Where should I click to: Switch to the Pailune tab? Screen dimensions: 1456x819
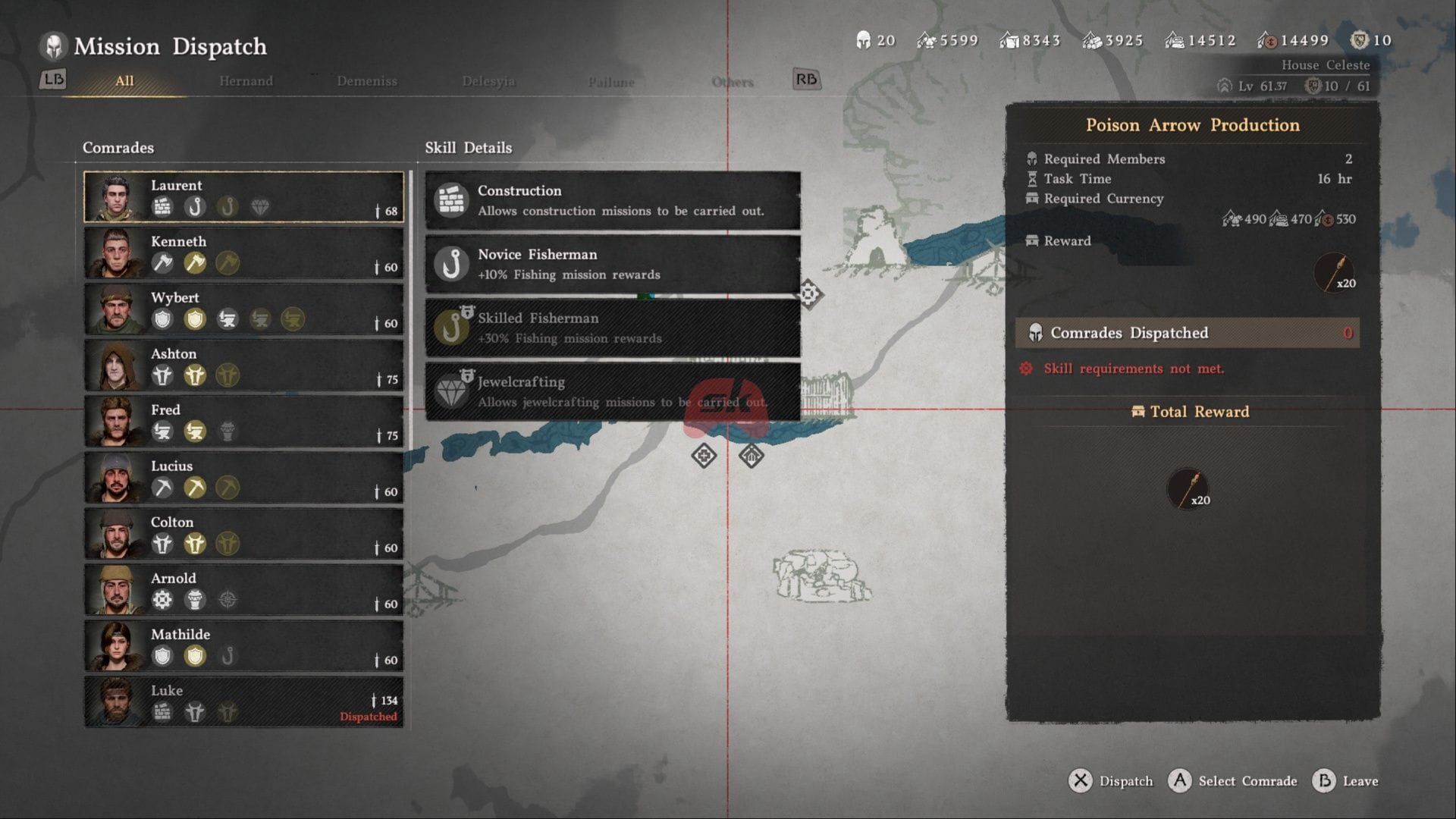(611, 82)
